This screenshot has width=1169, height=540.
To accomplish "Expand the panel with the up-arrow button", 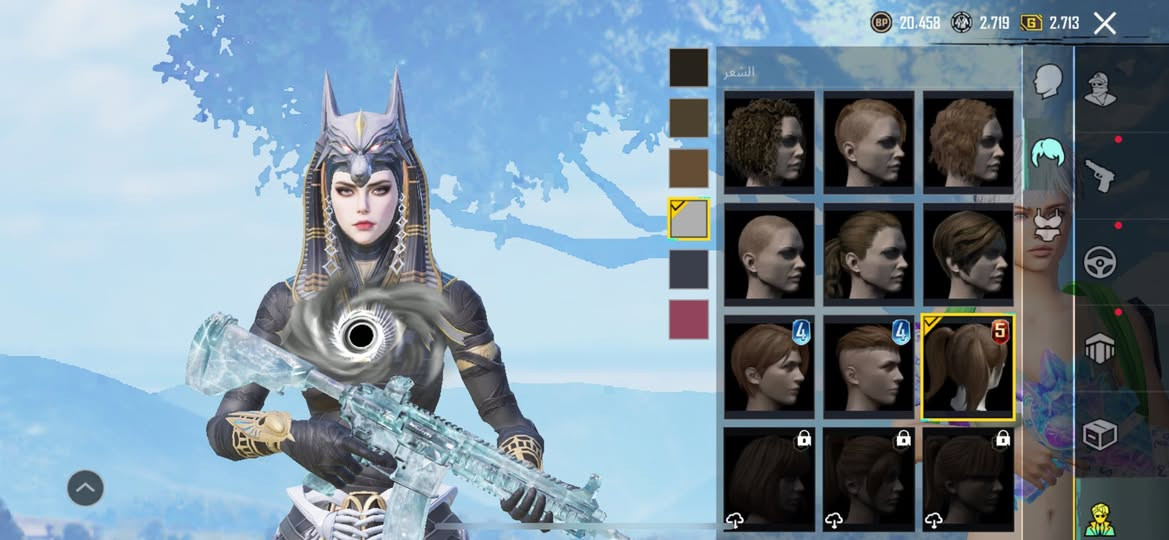I will pos(85,488).
